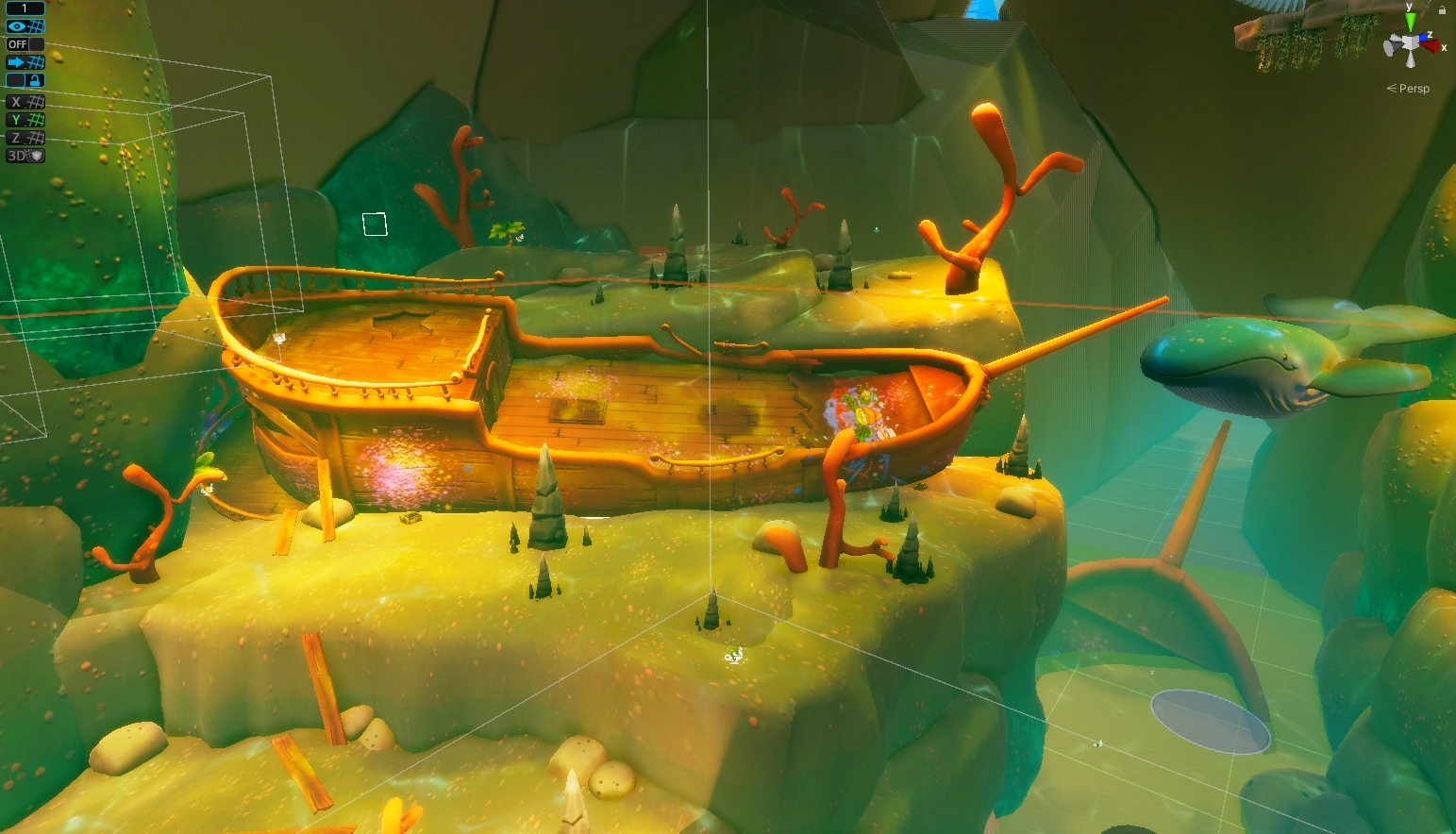Click the ProGrids snap value field
The width and height of the screenshot is (1456, 834).
click(x=25, y=8)
